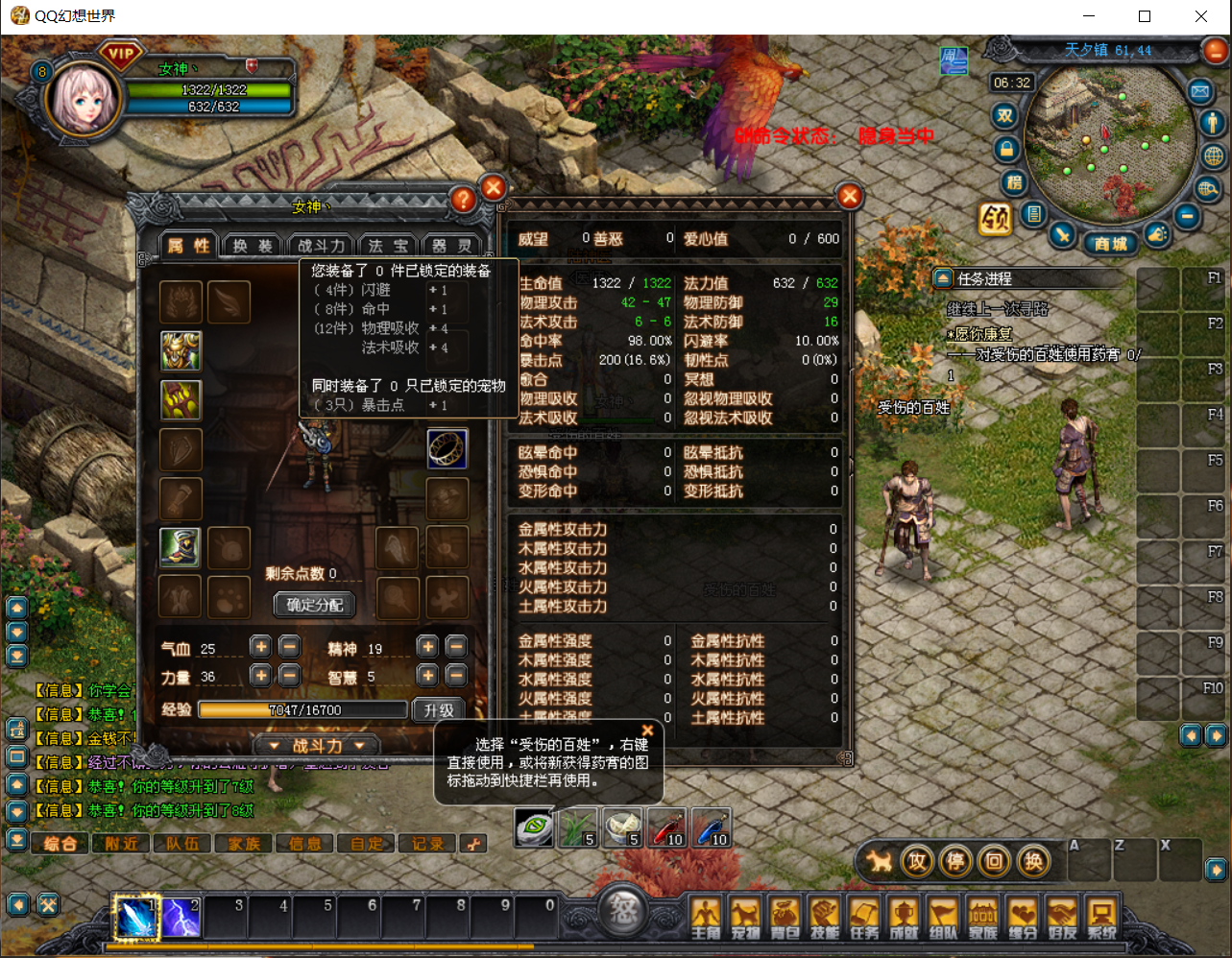Open the 背包 bag menu
Screen dimensions: 1232x958
(x=785, y=919)
